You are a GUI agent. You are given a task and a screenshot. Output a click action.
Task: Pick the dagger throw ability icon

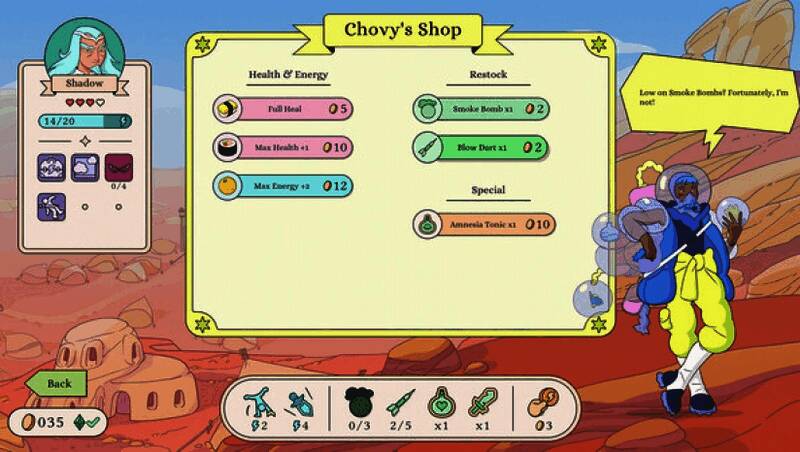coord(297,405)
